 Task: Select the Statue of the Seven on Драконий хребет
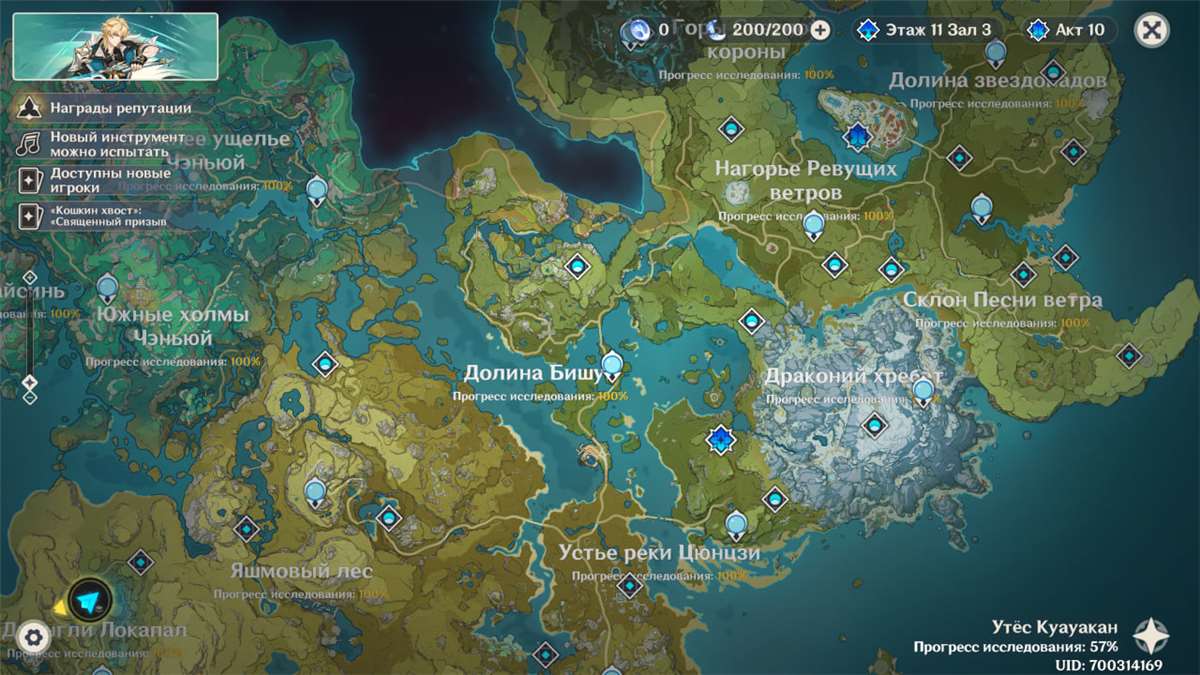924,391
